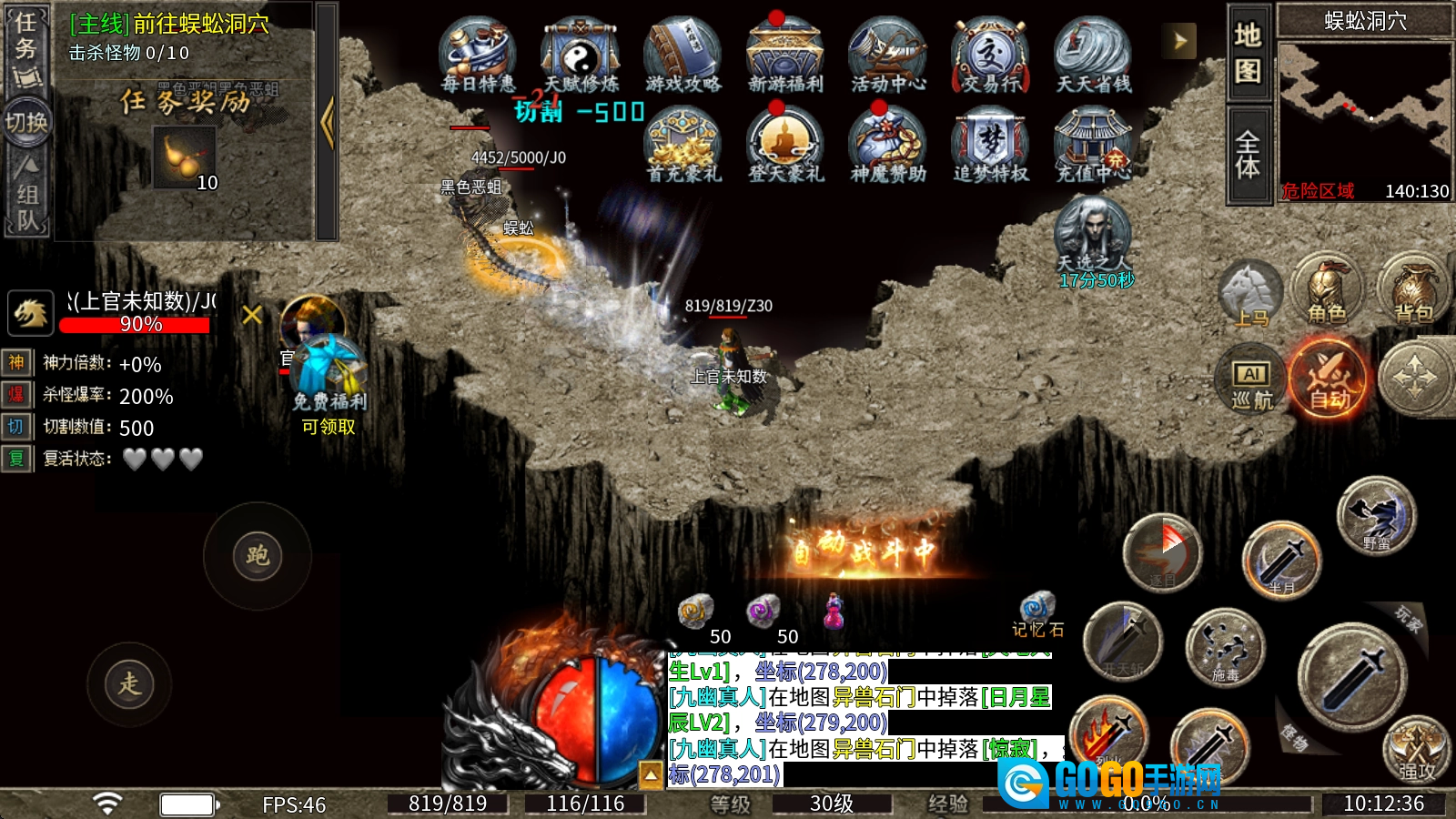Use the 记忆石 memory stone
Image resolution: width=1456 pixels, height=819 pixels.
1036,612
